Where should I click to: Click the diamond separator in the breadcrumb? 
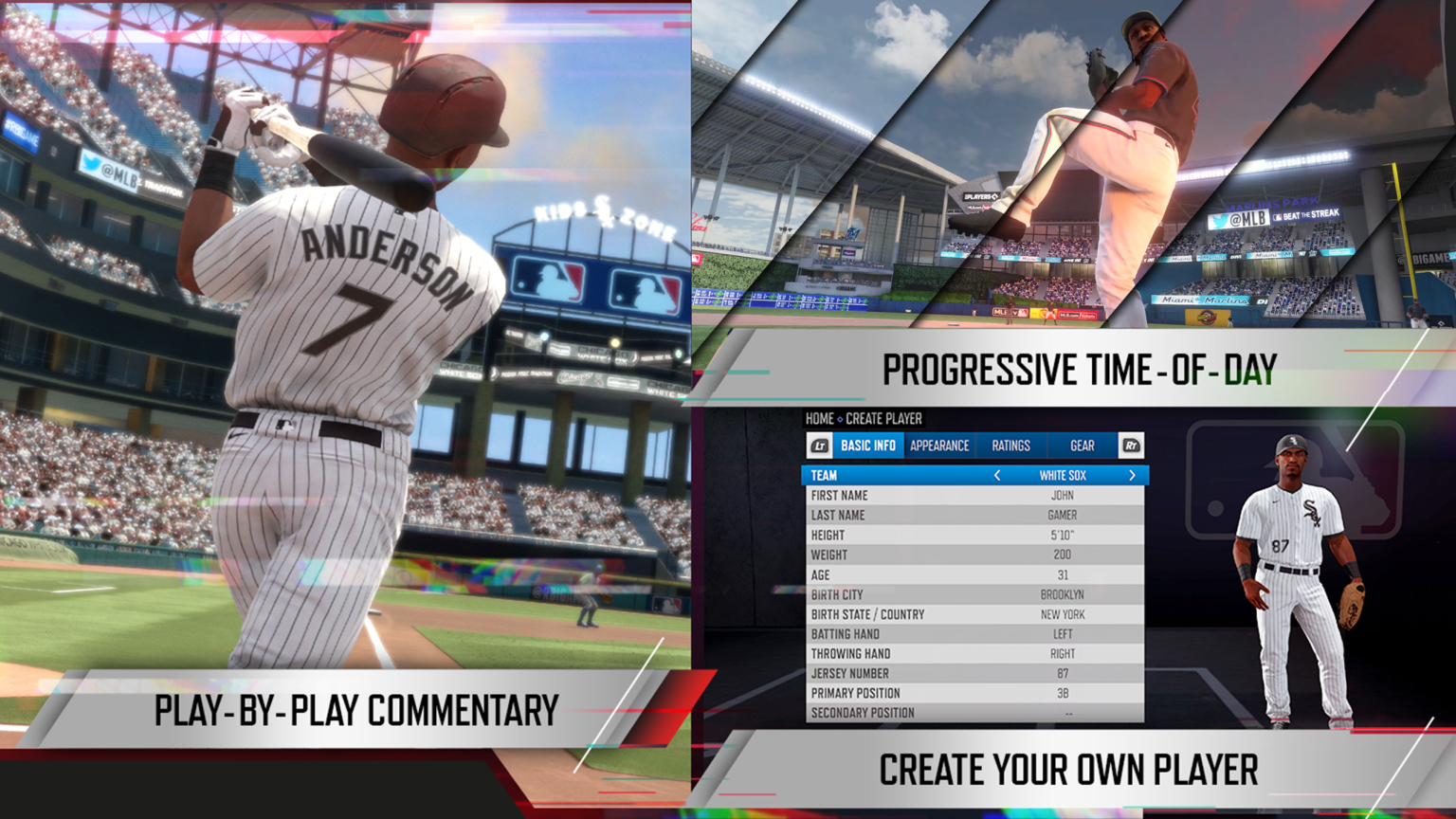pyautogui.click(x=839, y=418)
